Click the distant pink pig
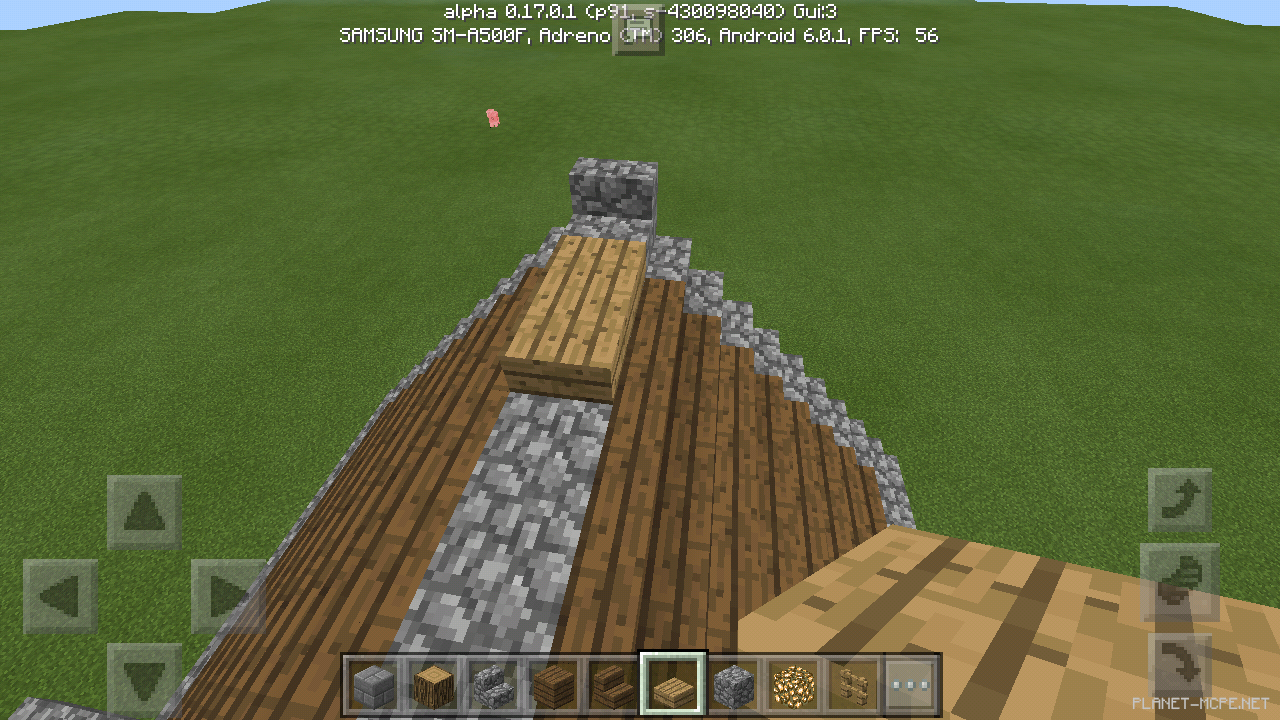1280x720 pixels. click(x=492, y=117)
